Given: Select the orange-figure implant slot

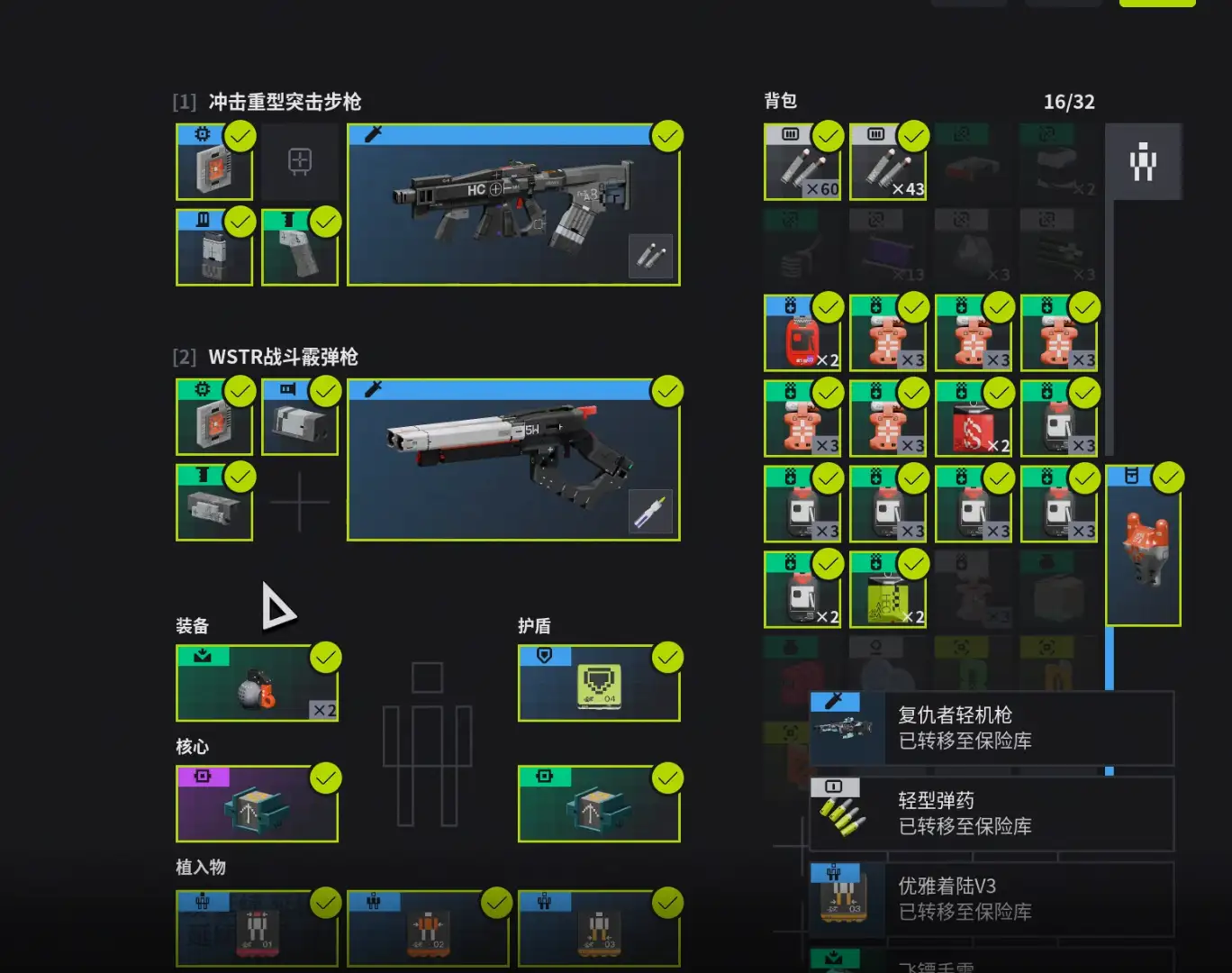Looking at the screenshot, I should 428,929.
